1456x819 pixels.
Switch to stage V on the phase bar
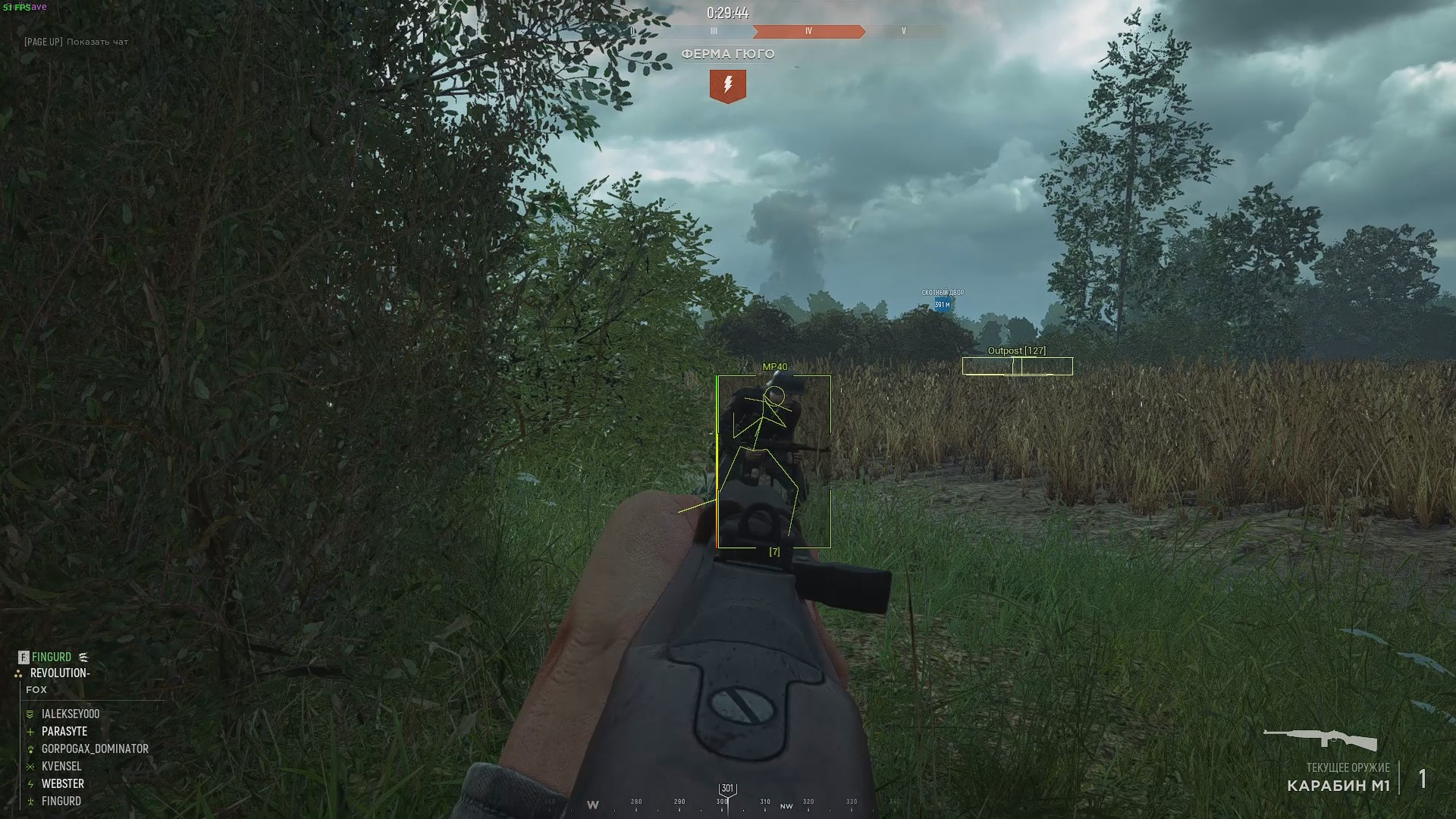[x=902, y=32]
